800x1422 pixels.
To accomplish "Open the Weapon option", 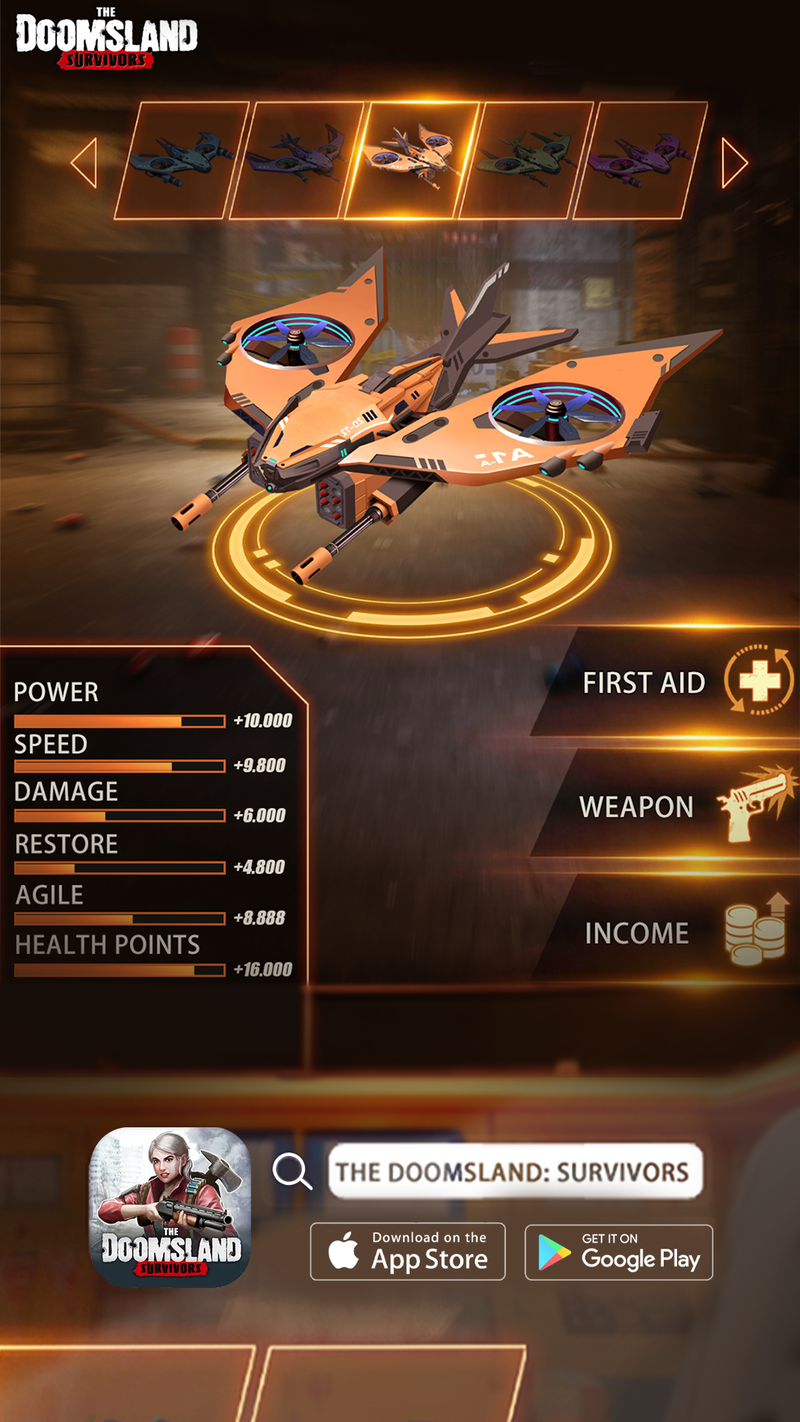I will pos(670,807).
